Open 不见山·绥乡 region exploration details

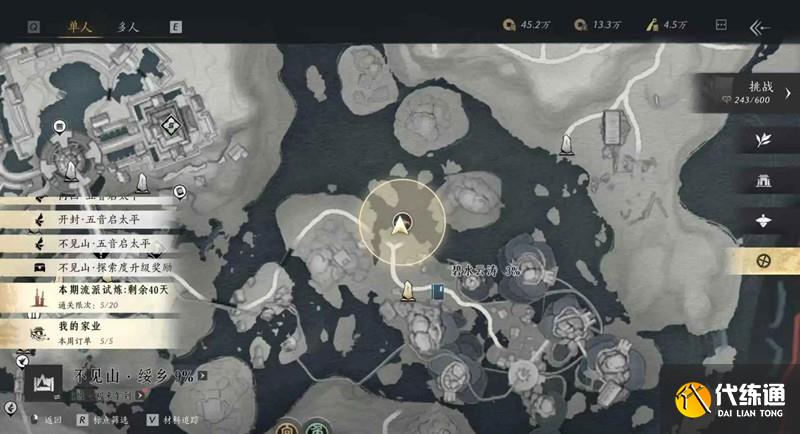click(x=135, y=378)
